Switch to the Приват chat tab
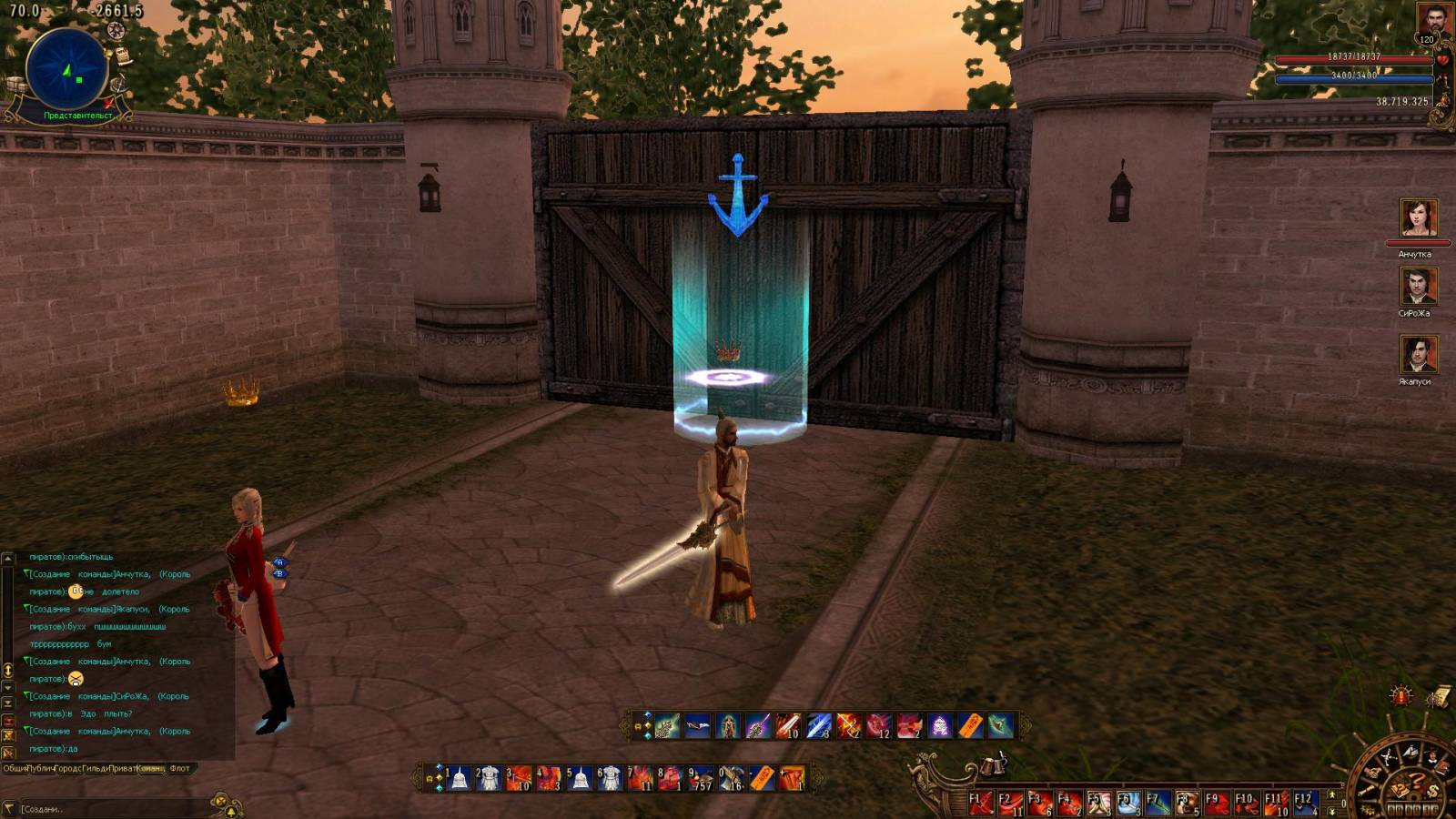 tap(122, 769)
